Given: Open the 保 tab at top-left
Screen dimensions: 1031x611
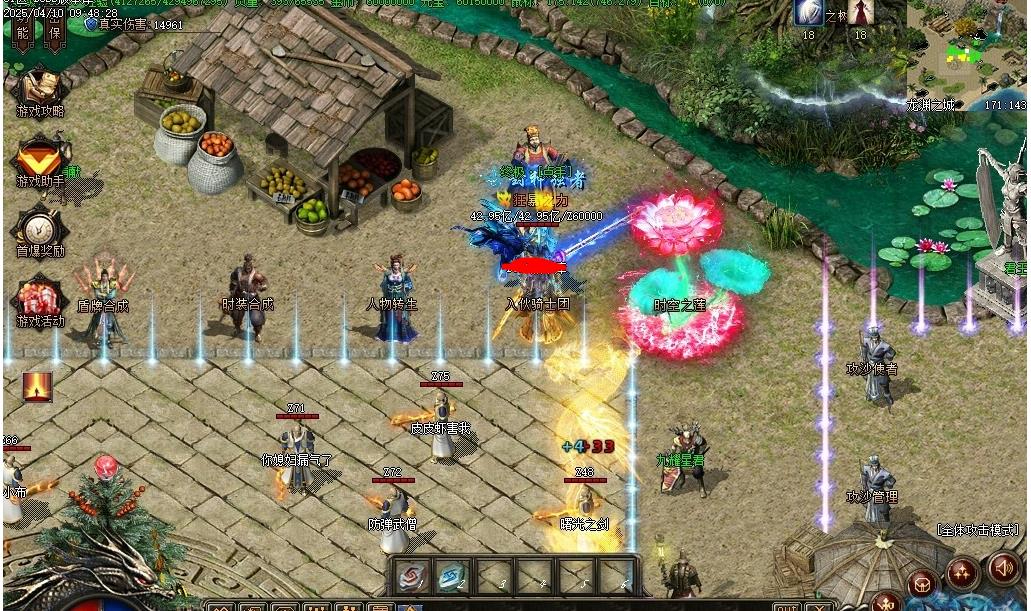Looking at the screenshot, I should (55, 33).
